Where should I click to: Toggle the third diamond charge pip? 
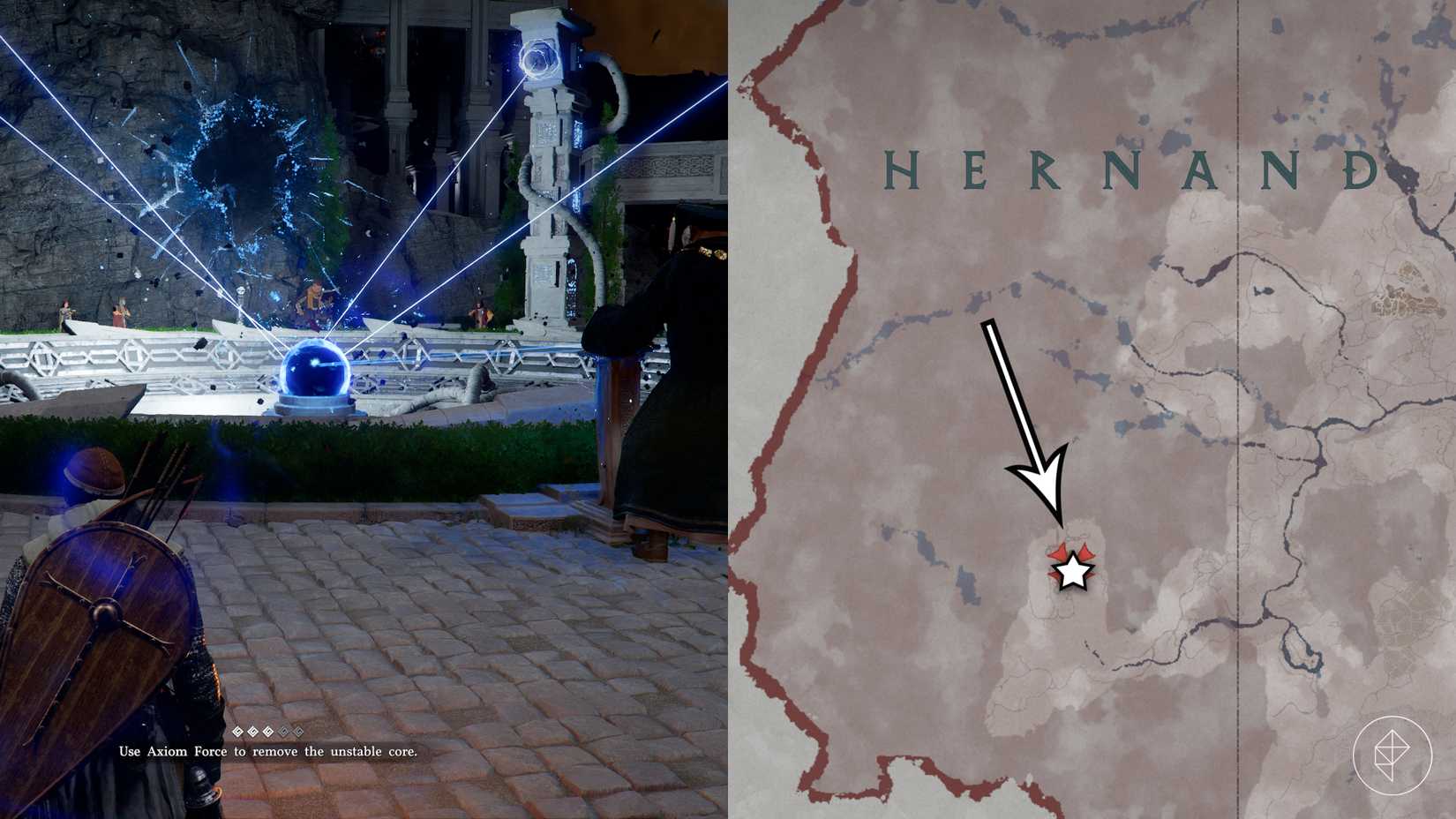(x=267, y=731)
